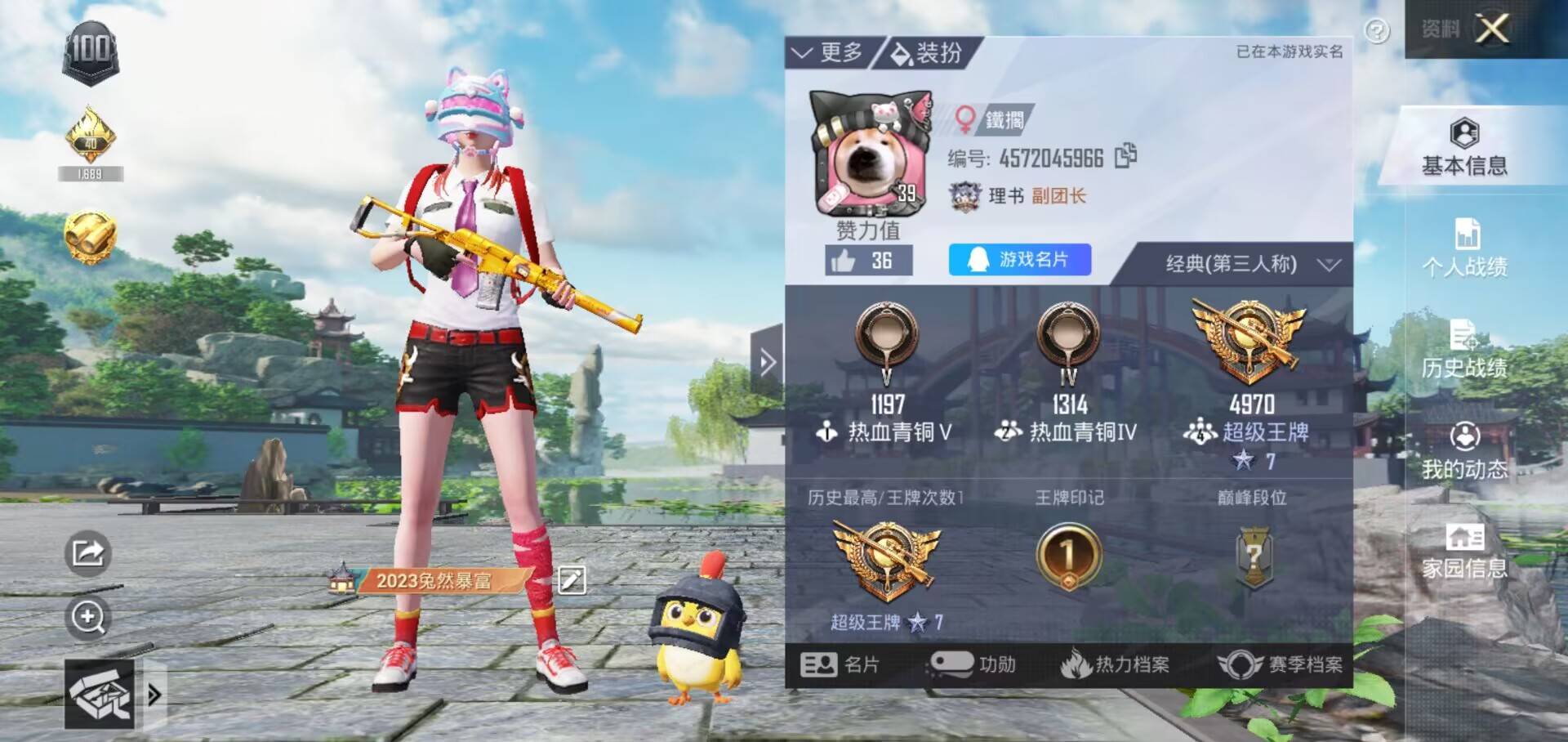Show the 赛季档案 section
The width and height of the screenshot is (1568, 742).
coord(1280,664)
